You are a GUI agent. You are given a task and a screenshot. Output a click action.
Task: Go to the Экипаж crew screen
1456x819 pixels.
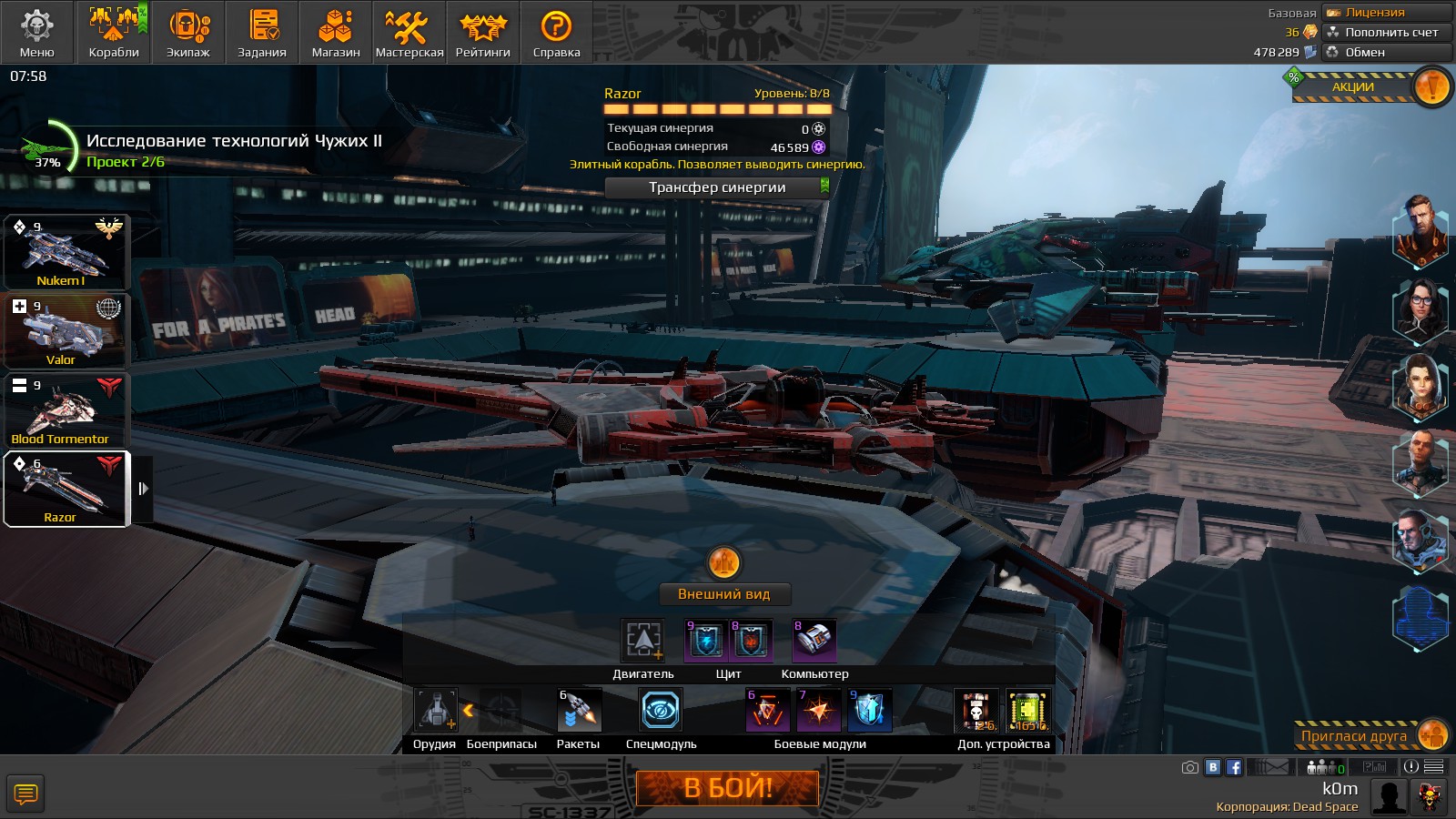click(x=188, y=33)
